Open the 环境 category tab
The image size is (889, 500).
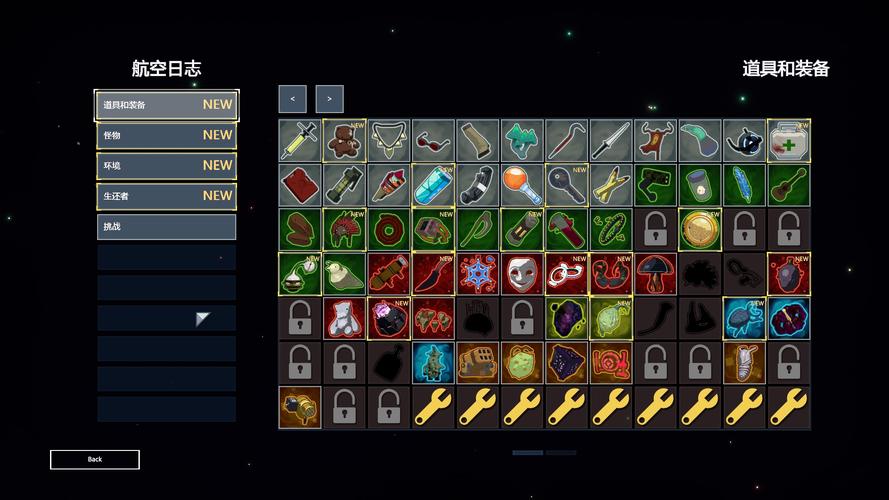[x=166, y=165]
